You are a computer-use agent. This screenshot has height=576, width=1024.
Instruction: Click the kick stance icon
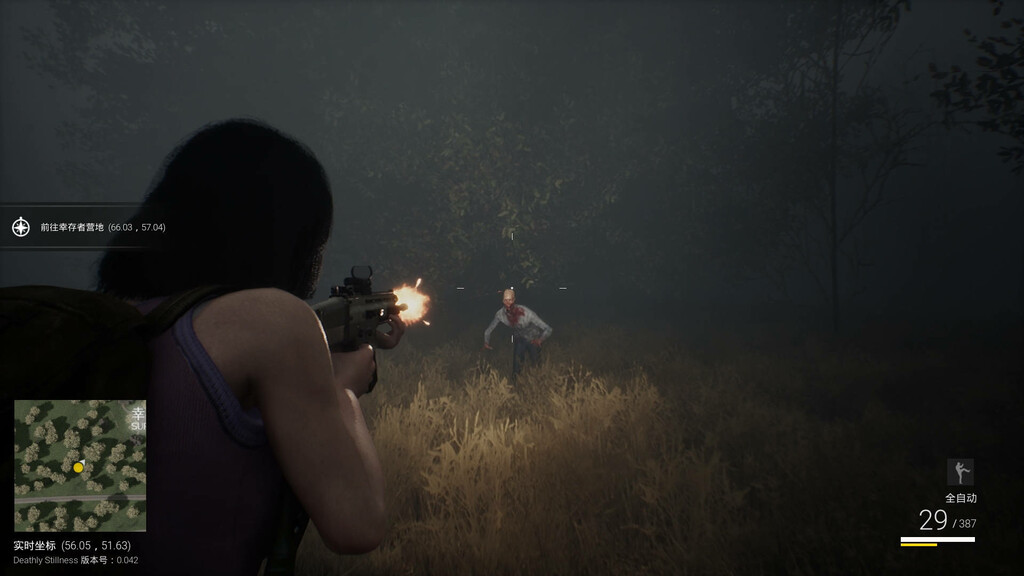[x=960, y=472]
